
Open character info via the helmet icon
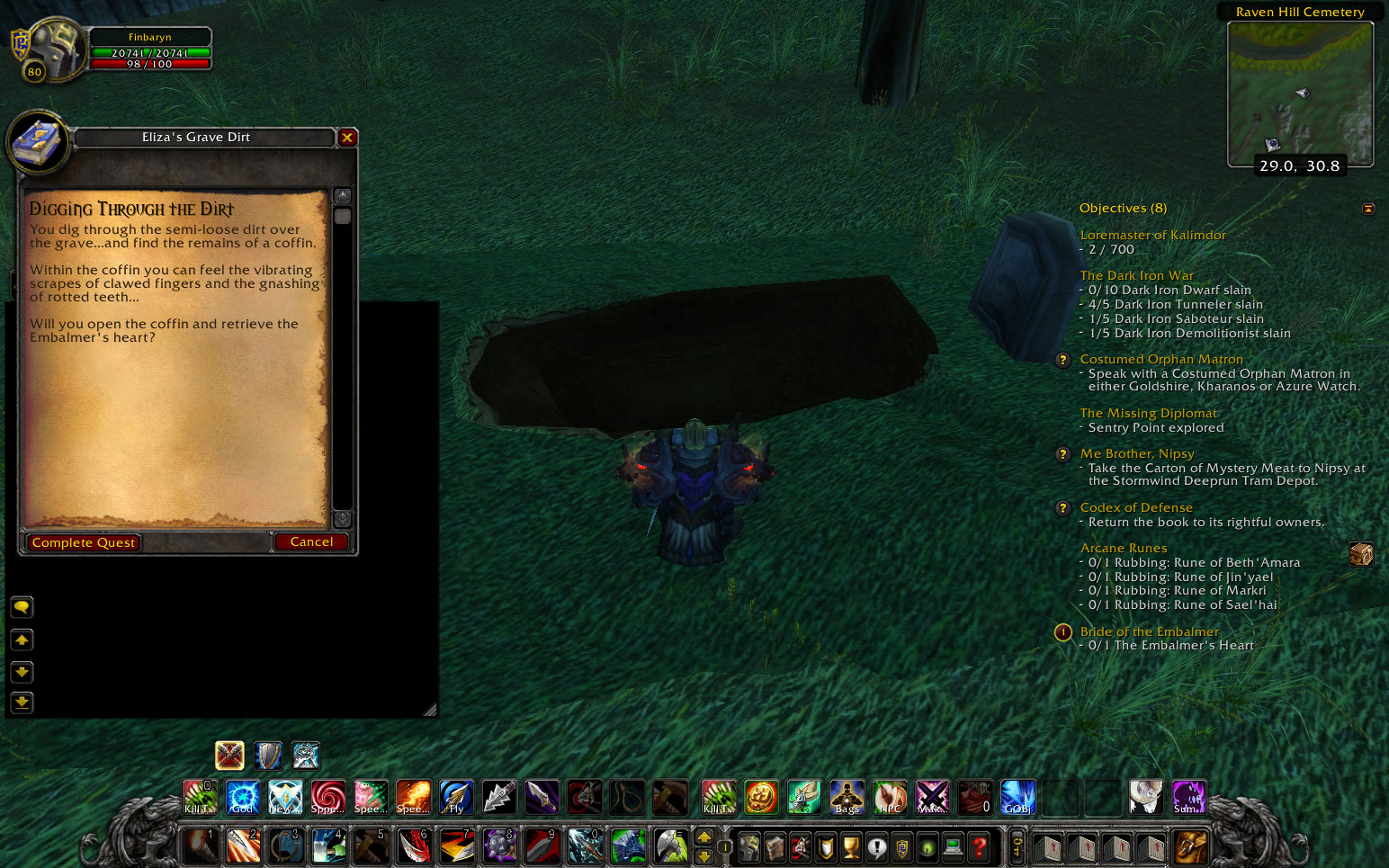click(748, 845)
